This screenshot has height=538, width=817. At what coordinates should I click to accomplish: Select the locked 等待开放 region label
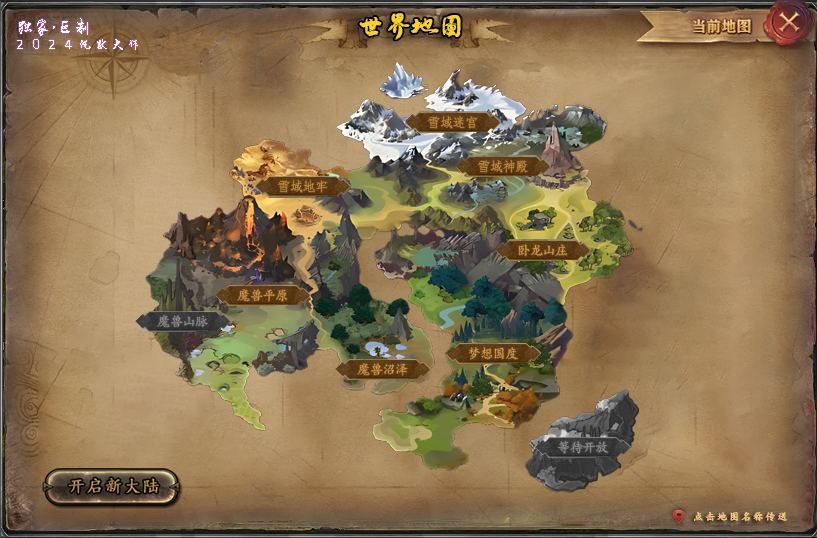point(582,447)
